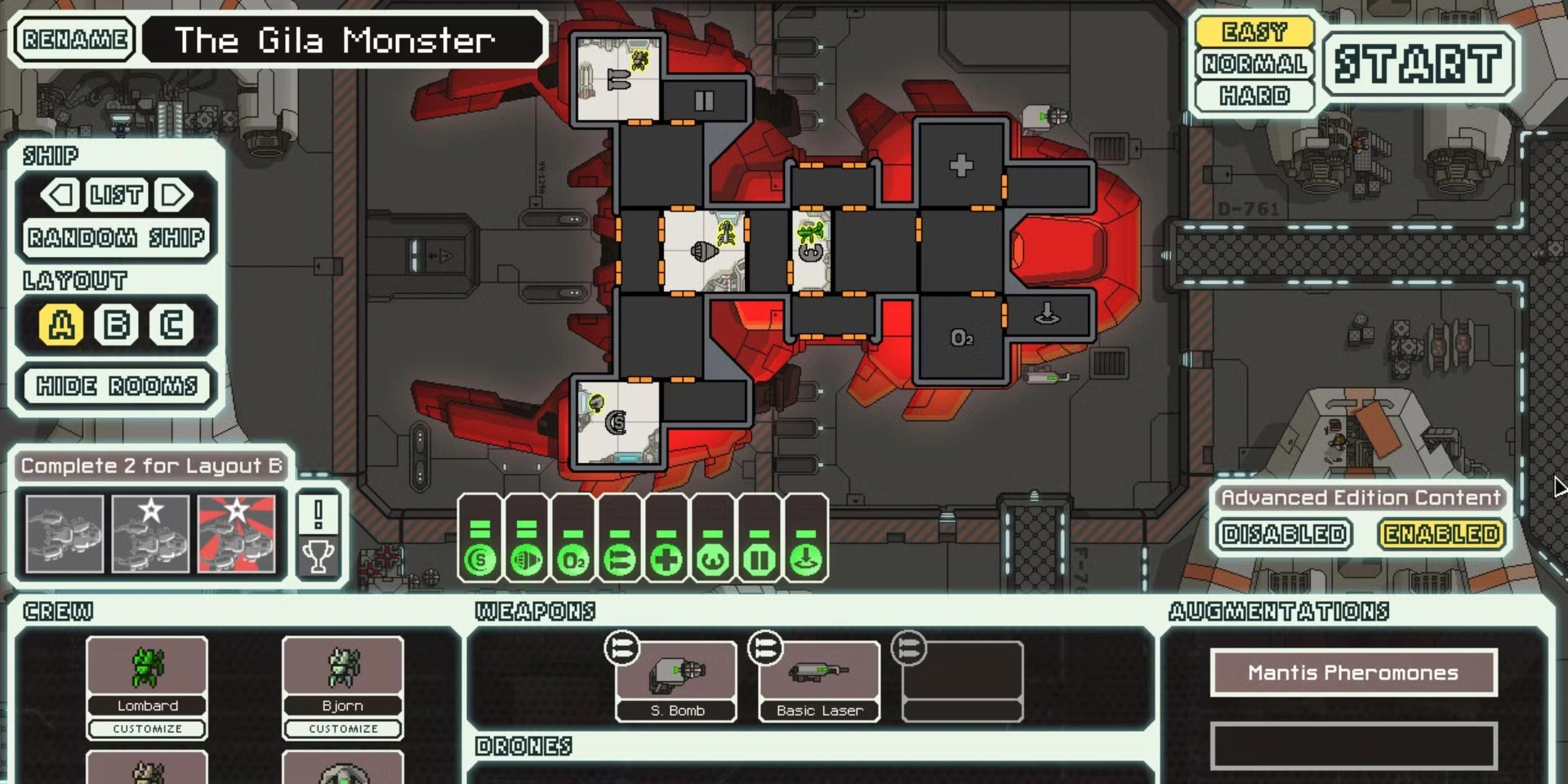The width and height of the screenshot is (1568, 784).
Task: Start the game
Action: point(1419,65)
